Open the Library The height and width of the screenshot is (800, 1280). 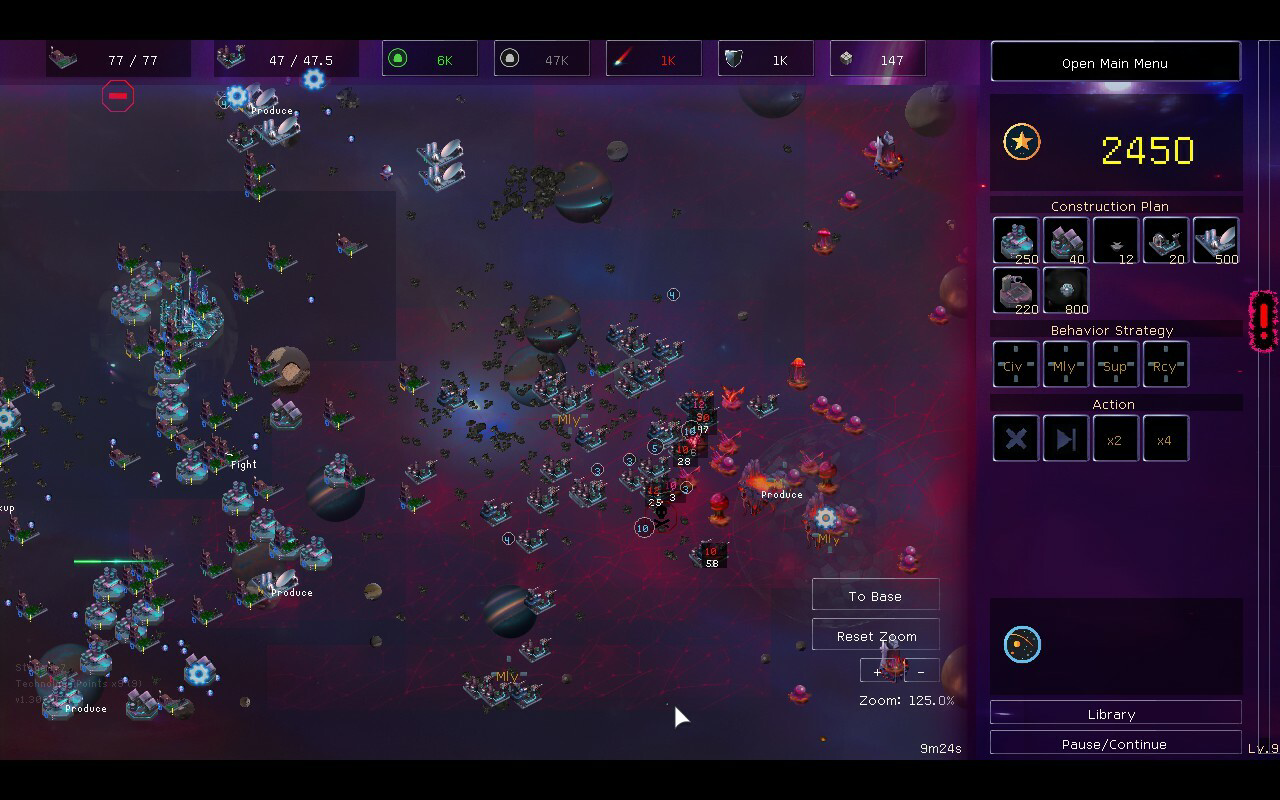1112,713
